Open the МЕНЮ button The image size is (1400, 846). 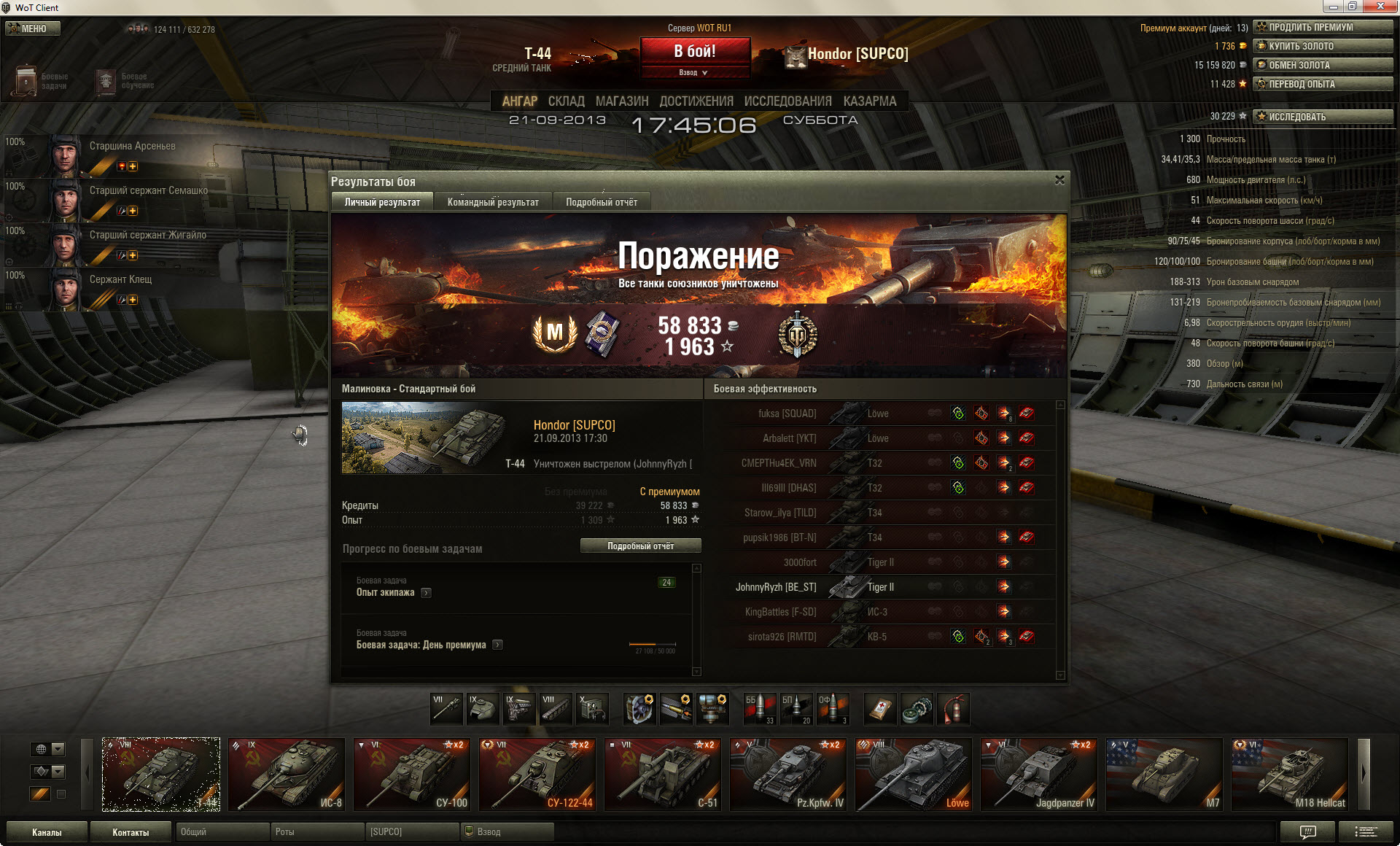(33, 28)
